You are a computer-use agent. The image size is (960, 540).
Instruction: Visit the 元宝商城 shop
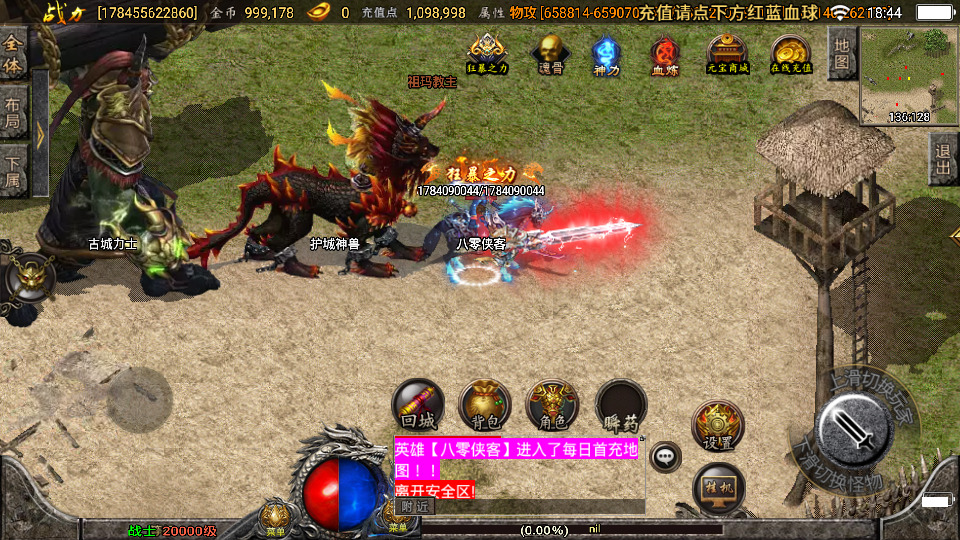point(727,53)
